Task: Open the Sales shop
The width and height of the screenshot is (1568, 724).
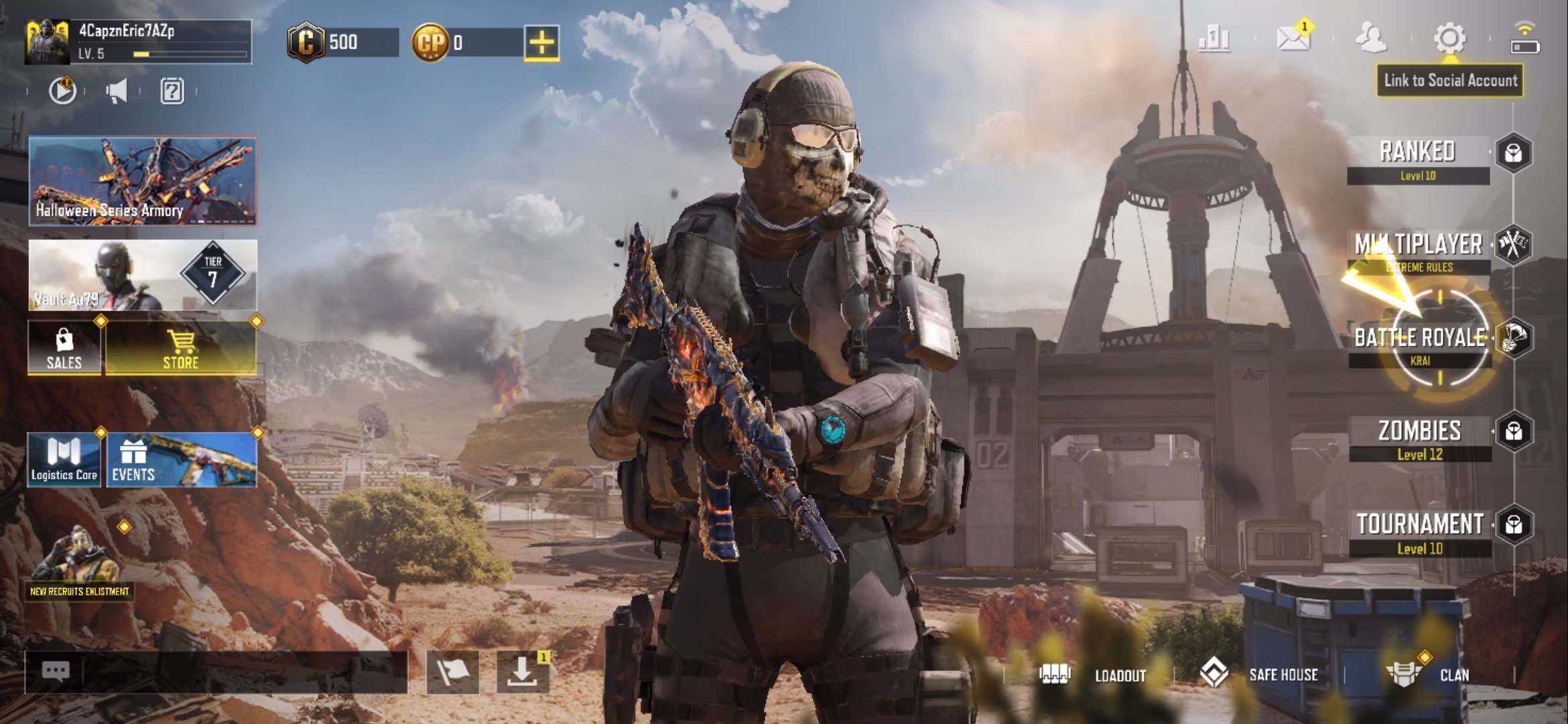Action: pyautogui.click(x=64, y=348)
